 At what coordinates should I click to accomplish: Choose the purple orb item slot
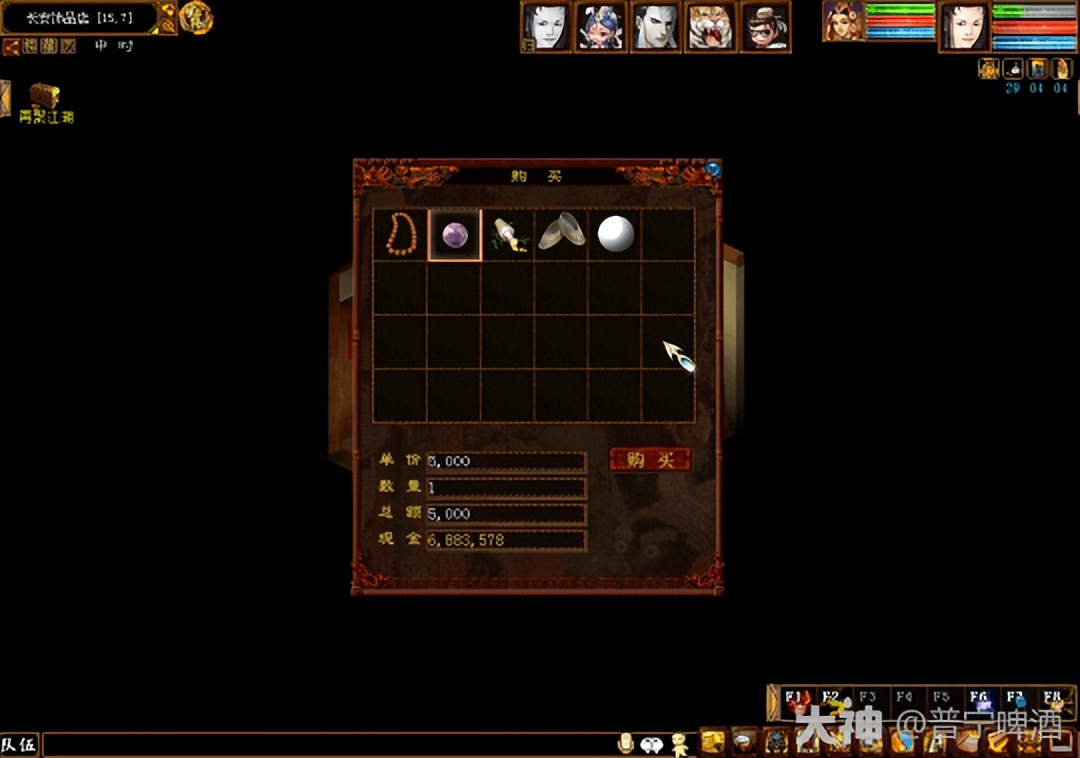[x=455, y=235]
